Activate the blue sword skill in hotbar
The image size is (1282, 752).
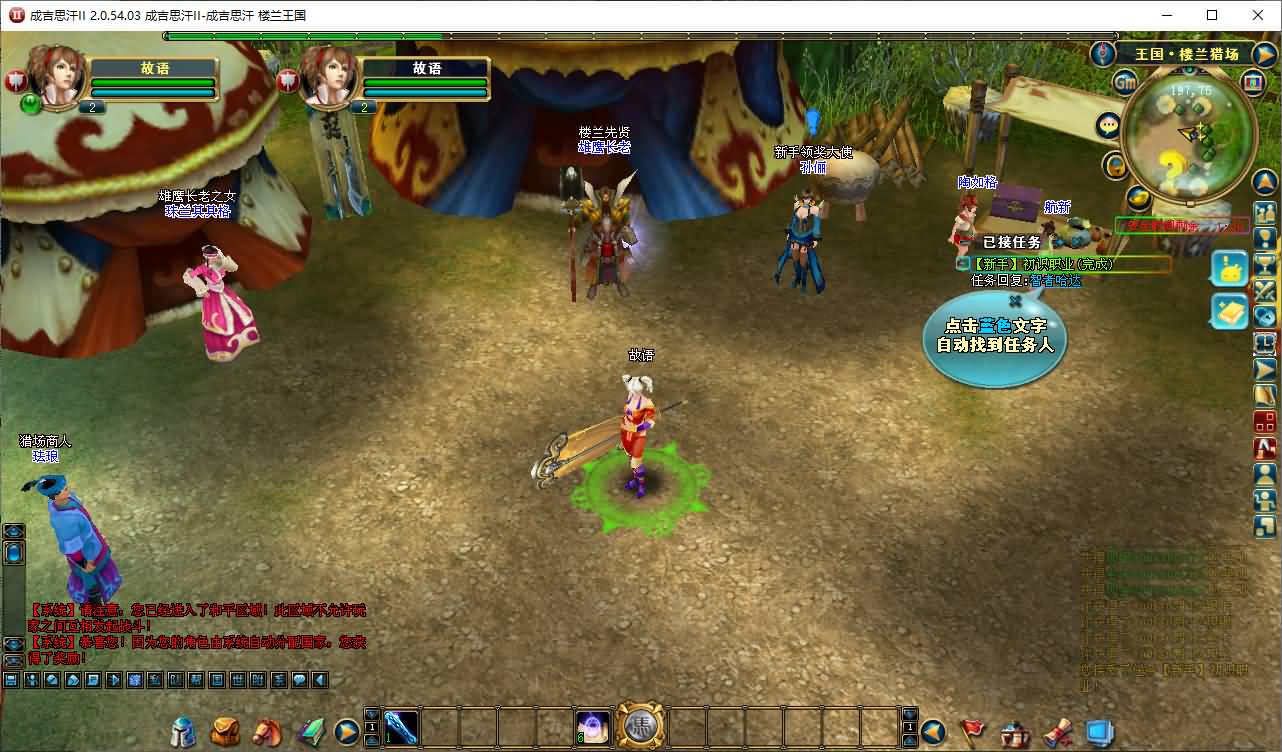[401, 727]
